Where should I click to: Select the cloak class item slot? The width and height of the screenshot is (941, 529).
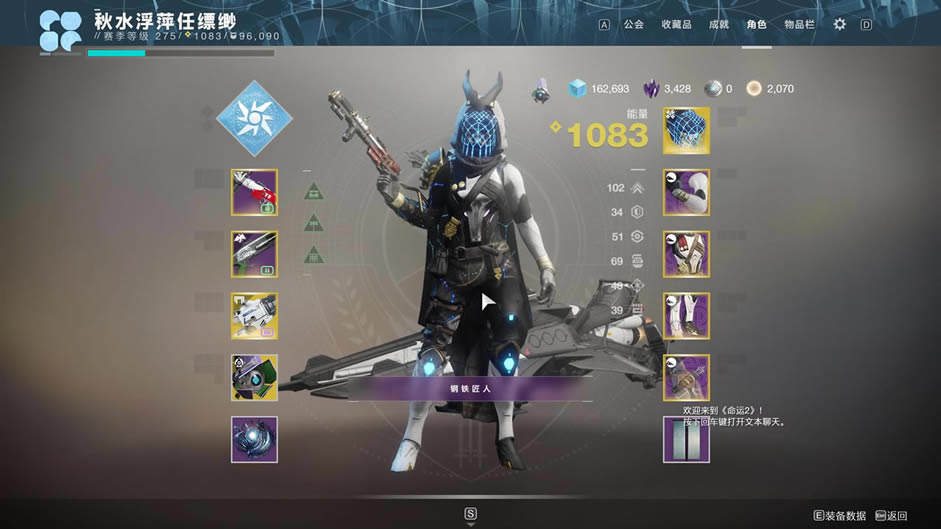coord(686,378)
